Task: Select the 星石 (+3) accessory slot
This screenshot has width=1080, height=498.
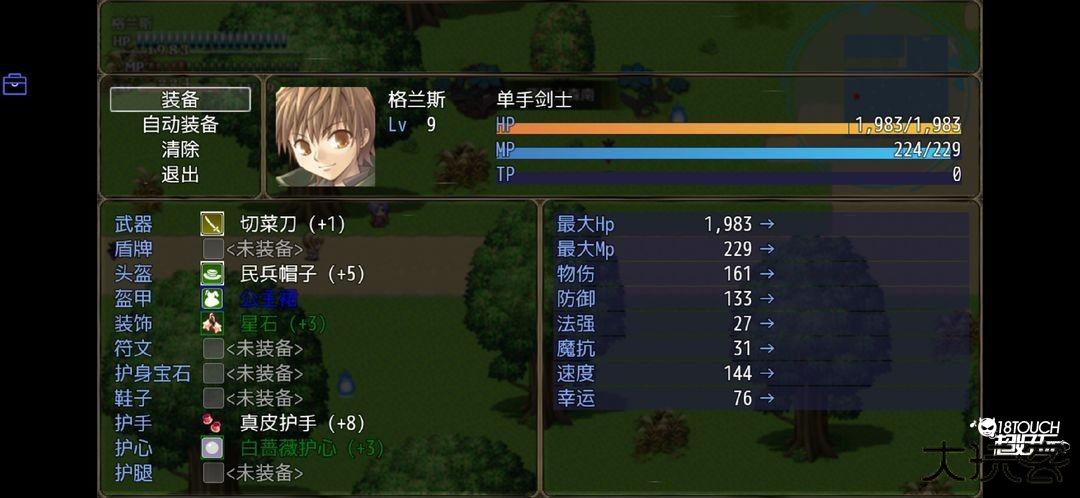Action: pos(283,324)
